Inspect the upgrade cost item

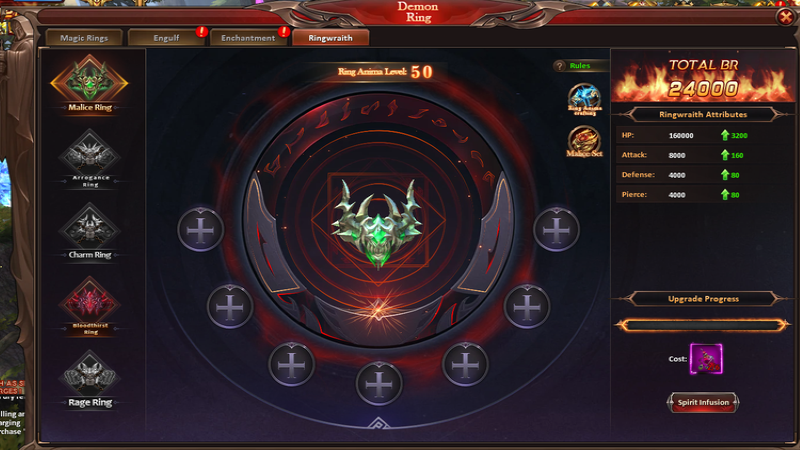(x=704, y=357)
